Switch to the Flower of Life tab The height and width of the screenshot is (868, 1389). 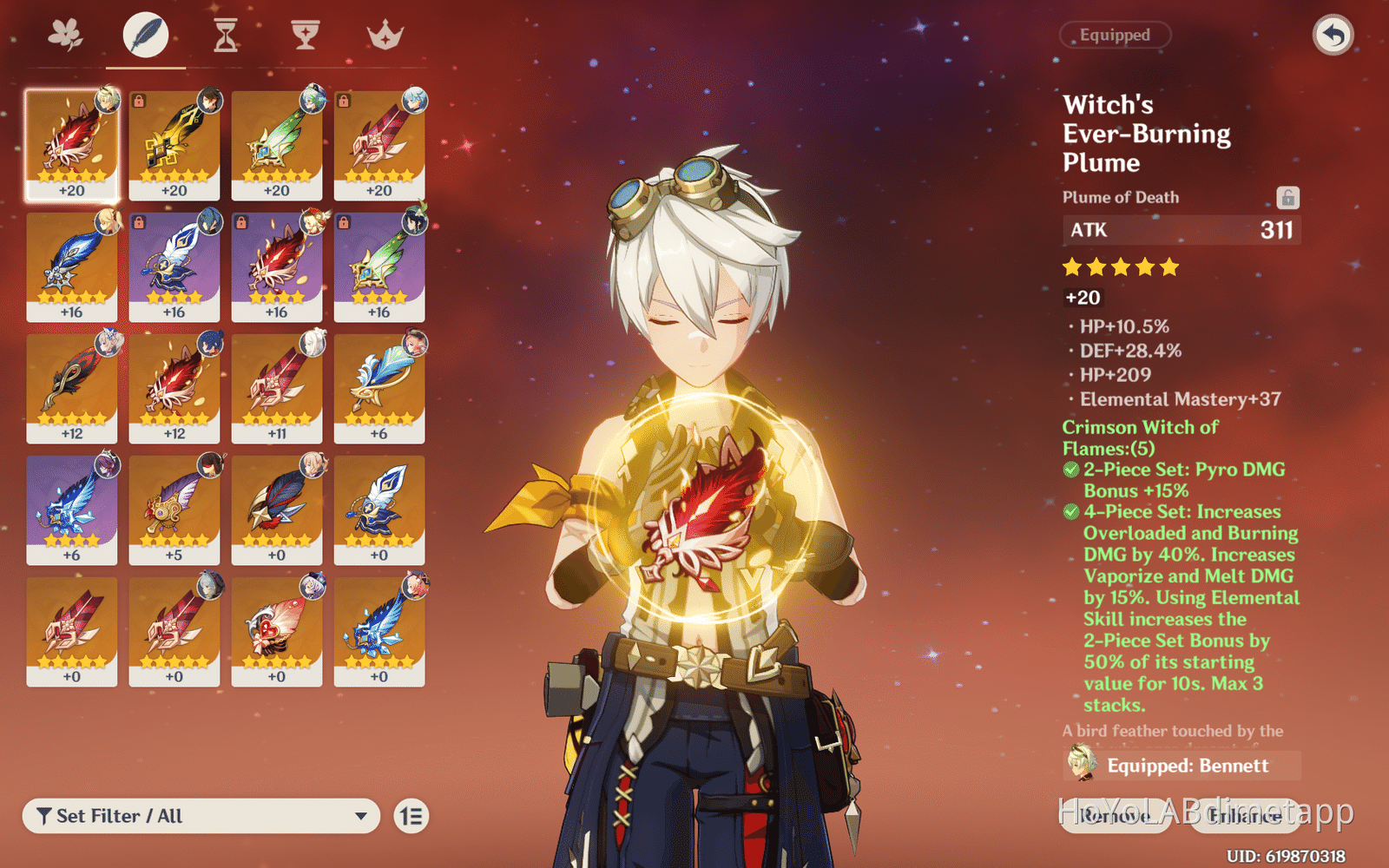pyautogui.click(x=66, y=36)
